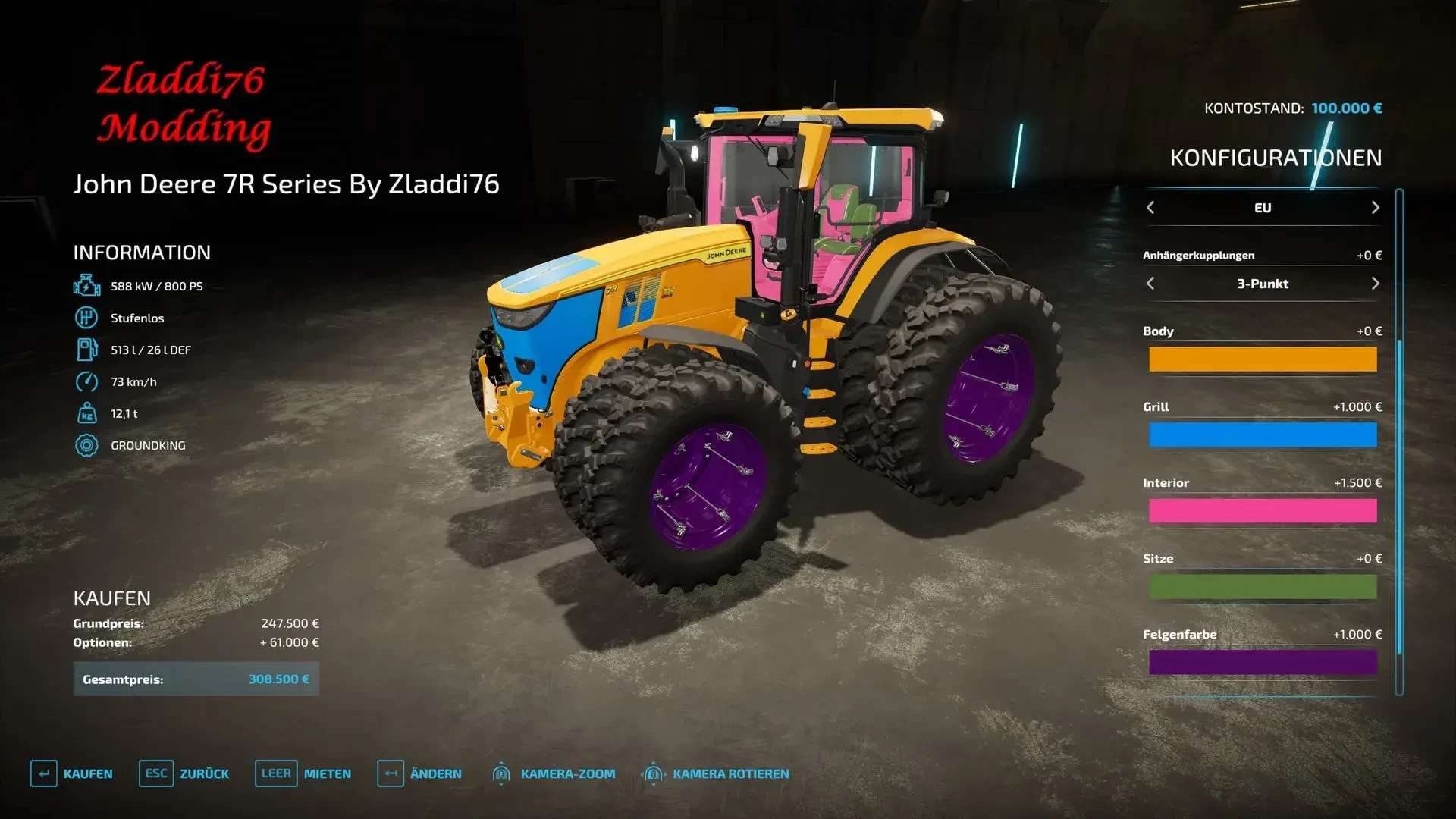The height and width of the screenshot is (819, 1456).
Task: Lease the tractor via MIETEN
Action: (303, 773)
